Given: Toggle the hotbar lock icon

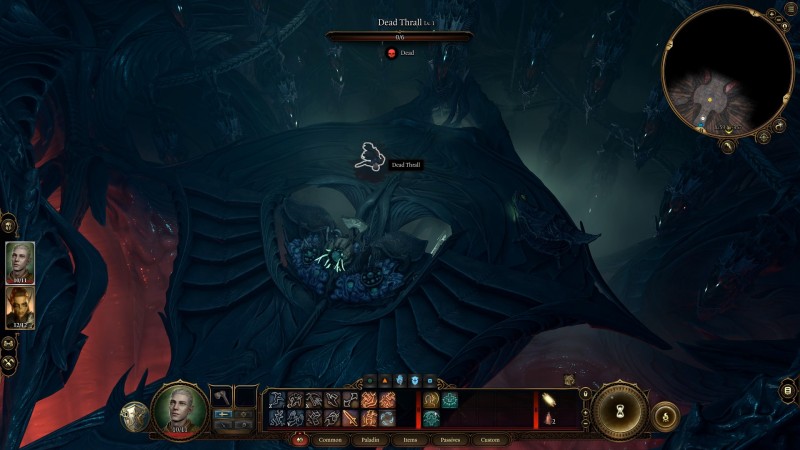Looking at the screenshot, I should [x=584, y=393].
